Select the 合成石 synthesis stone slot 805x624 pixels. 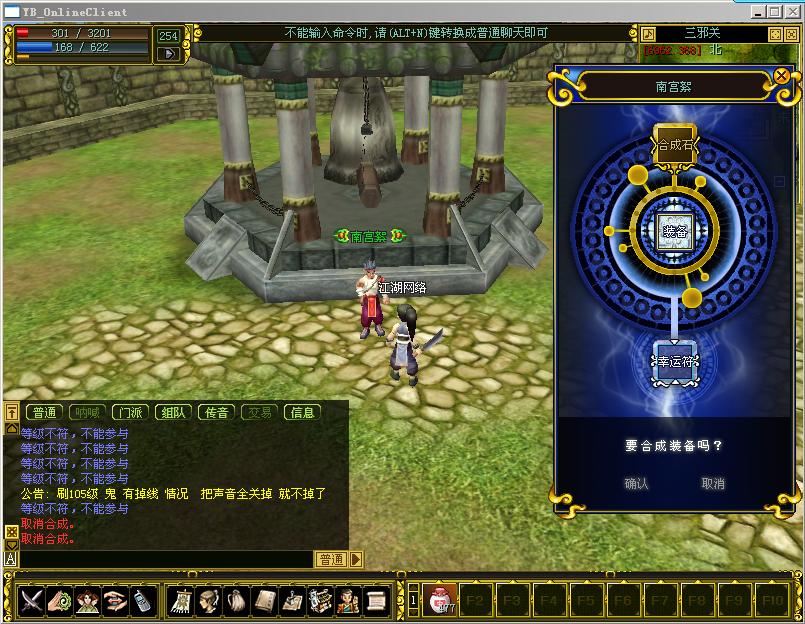pyautogui.click(x=674, y=145)
